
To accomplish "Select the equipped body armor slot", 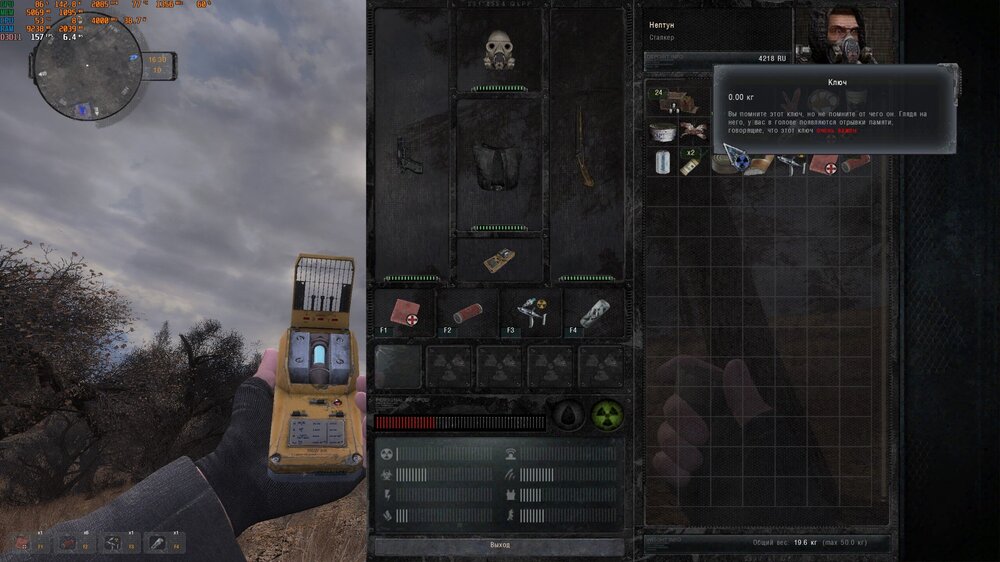I will pos(498,164).
